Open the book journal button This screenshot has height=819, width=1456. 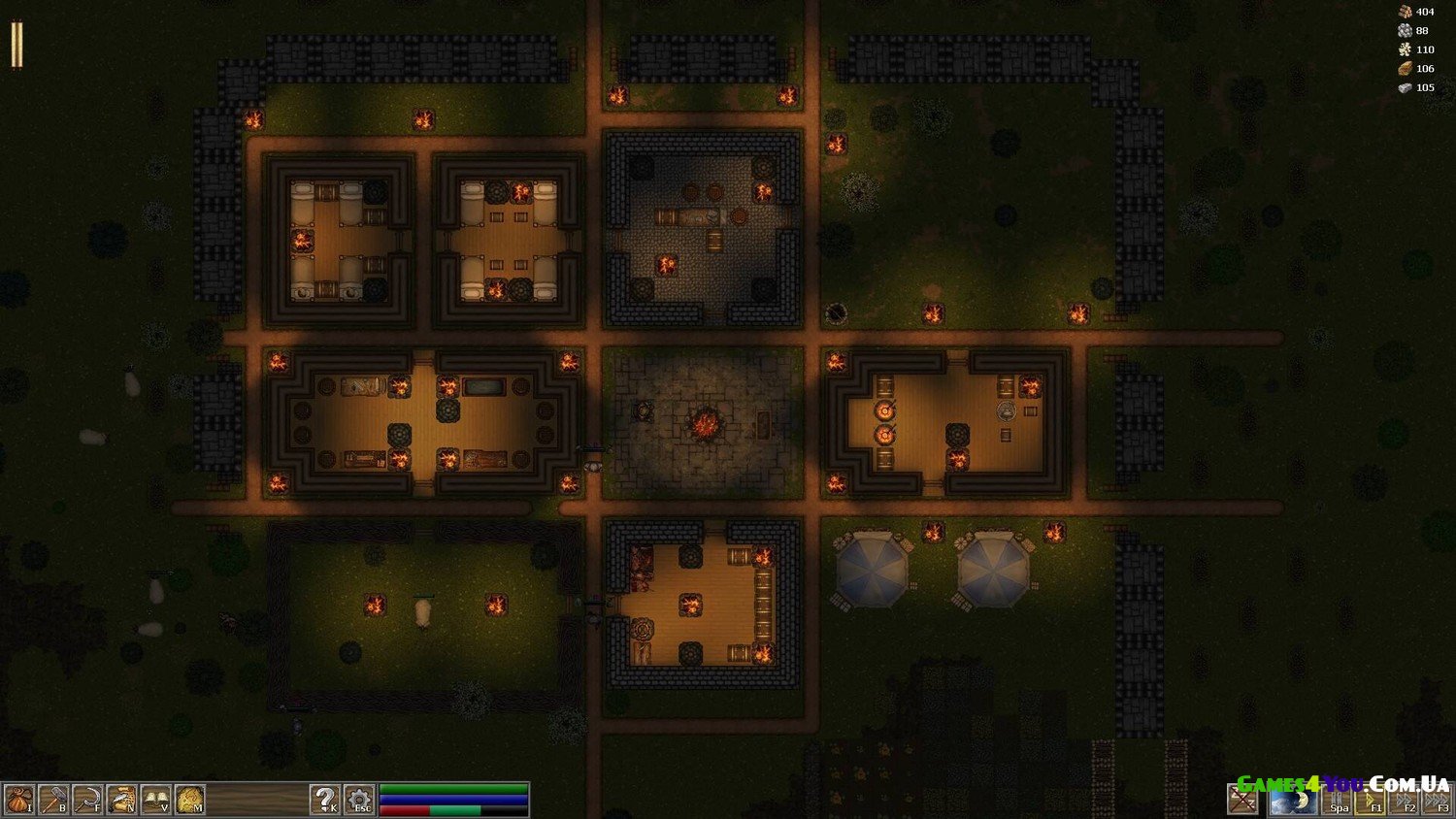(155, 799)
